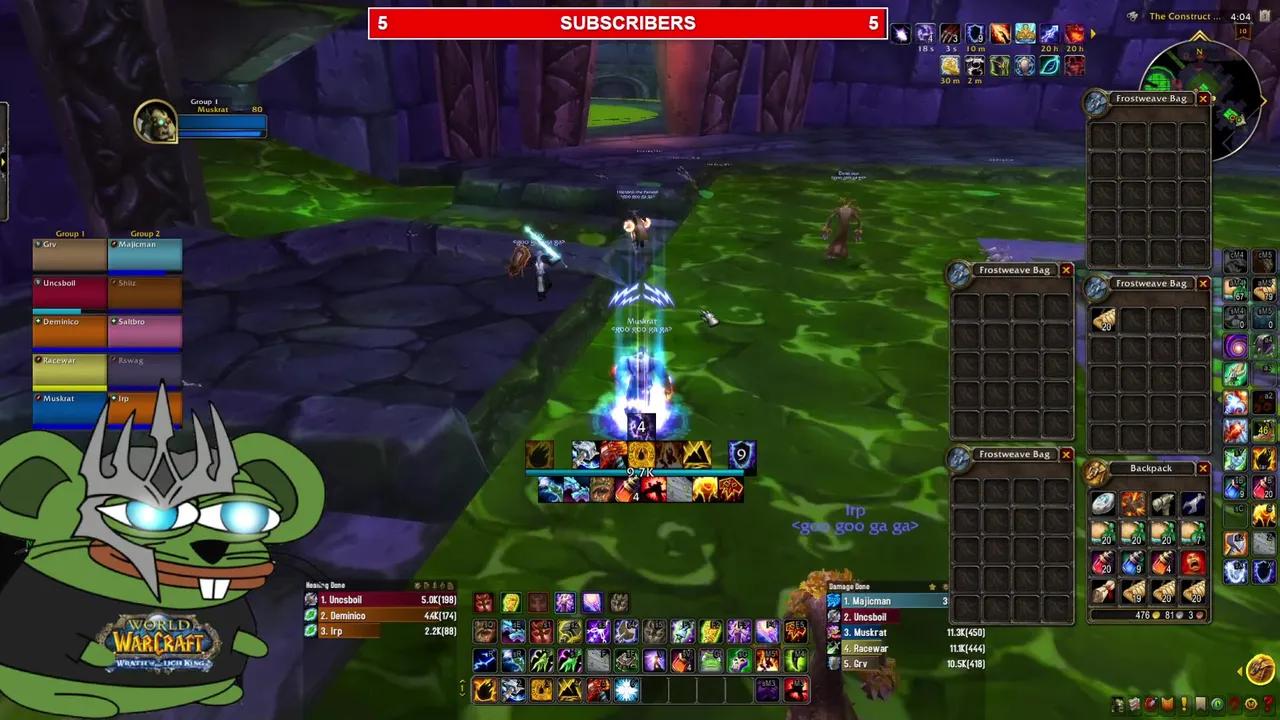The width and height of the screenshot is (1280, 720).
Task: Click the shield buff showing 9 charges
Action: point(974,35)
